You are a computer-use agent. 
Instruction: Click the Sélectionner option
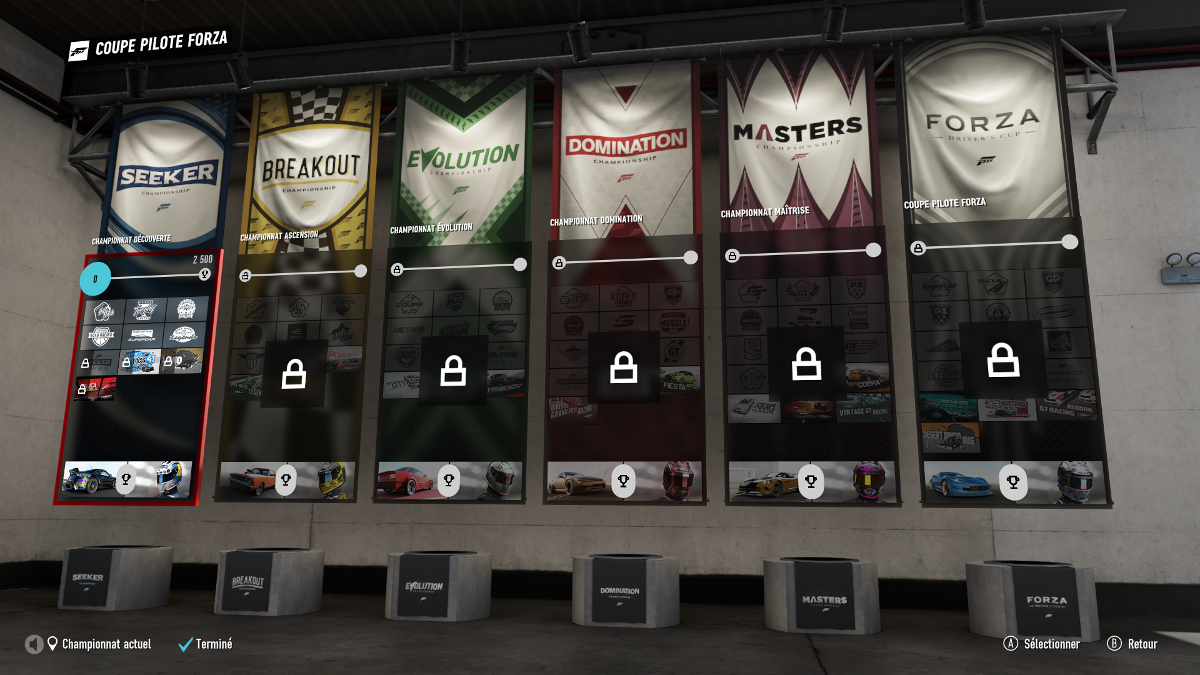point(1042,644)
